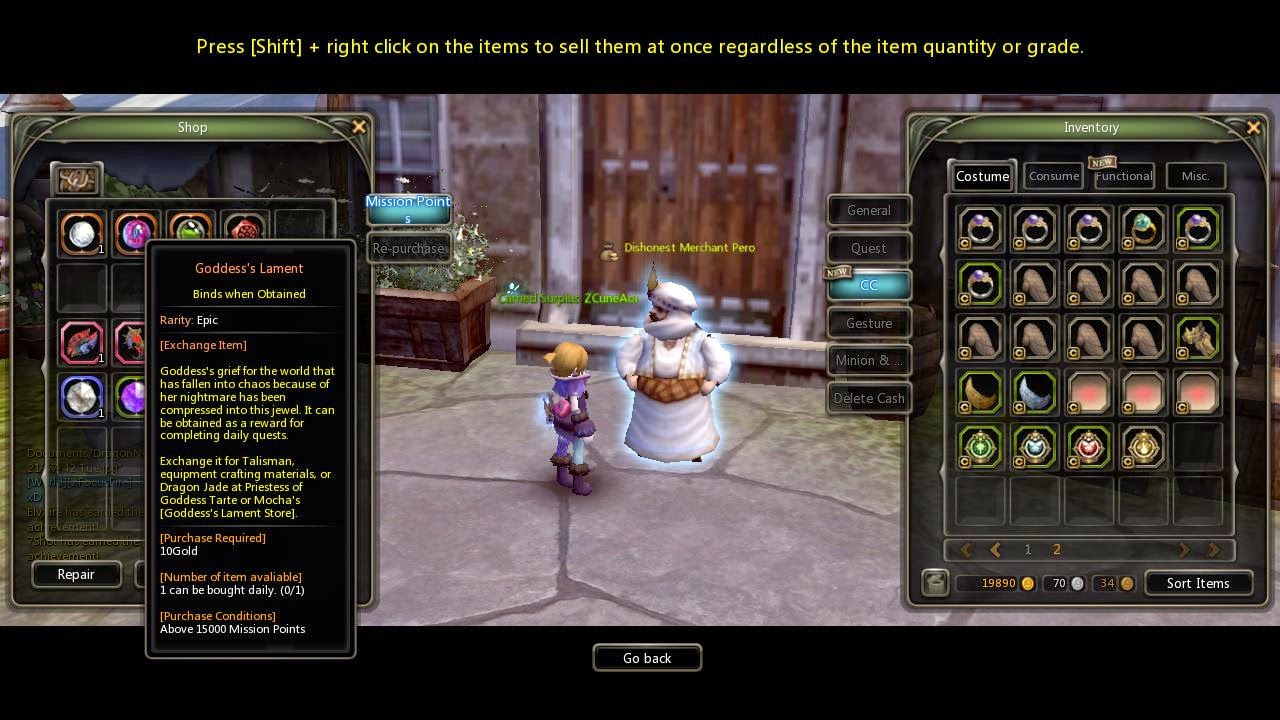Choose the Gesture category
The image size is (1280, 720).
tap(868, 323)
